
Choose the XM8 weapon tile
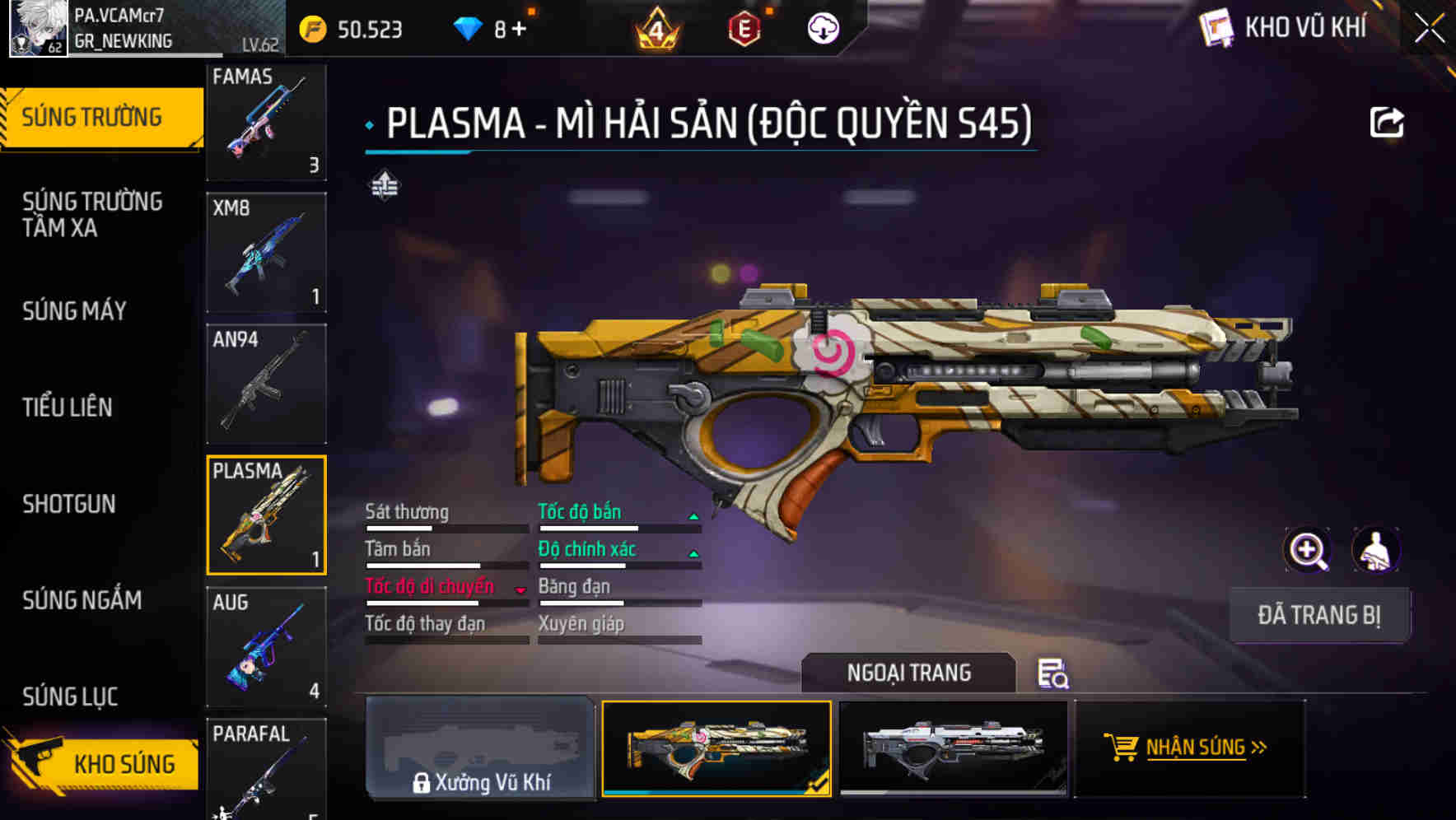point(266,252)
